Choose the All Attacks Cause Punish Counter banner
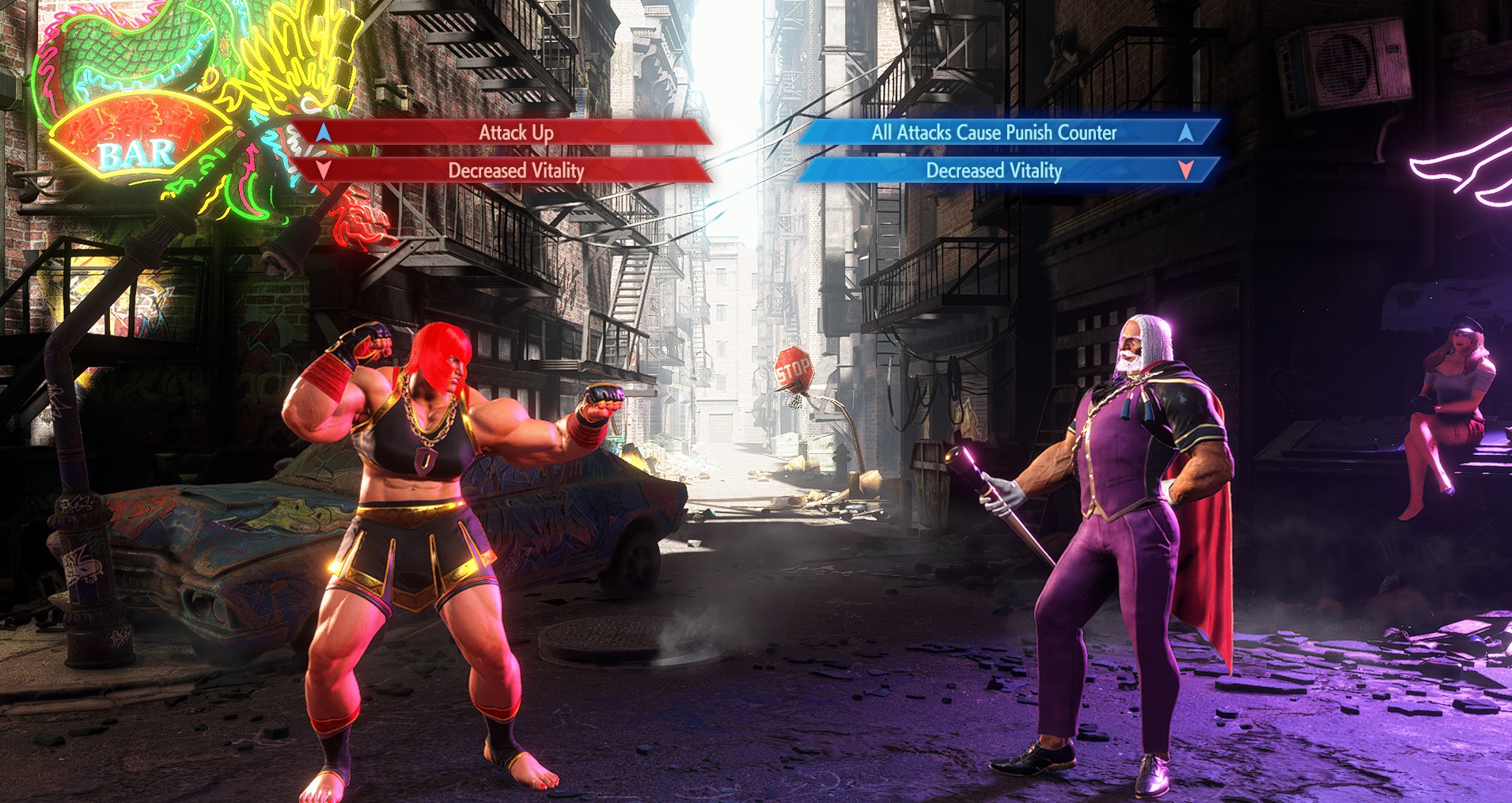 [x=994, y=132]
